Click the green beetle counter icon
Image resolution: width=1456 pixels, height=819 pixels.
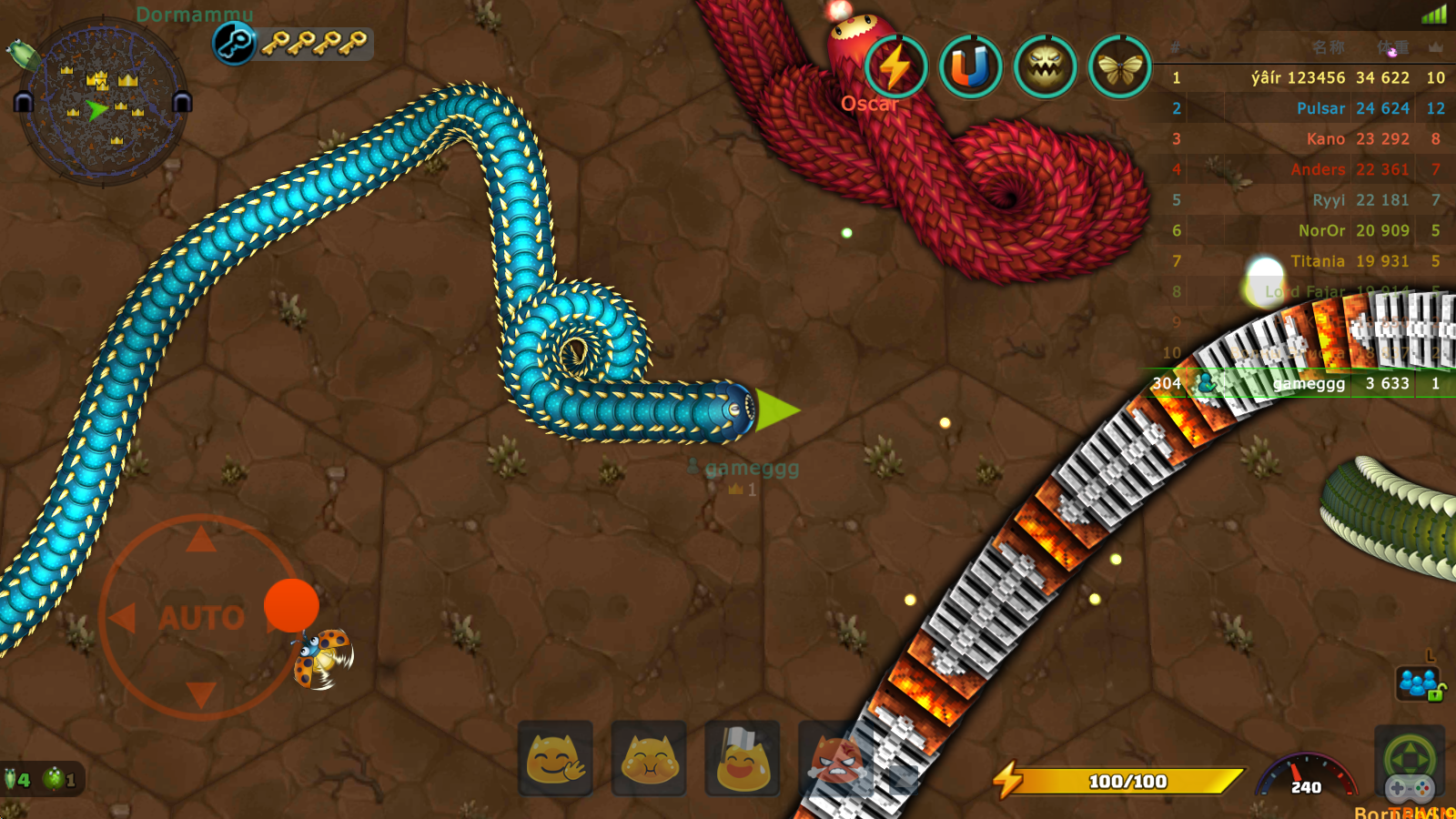click(56, 779)
